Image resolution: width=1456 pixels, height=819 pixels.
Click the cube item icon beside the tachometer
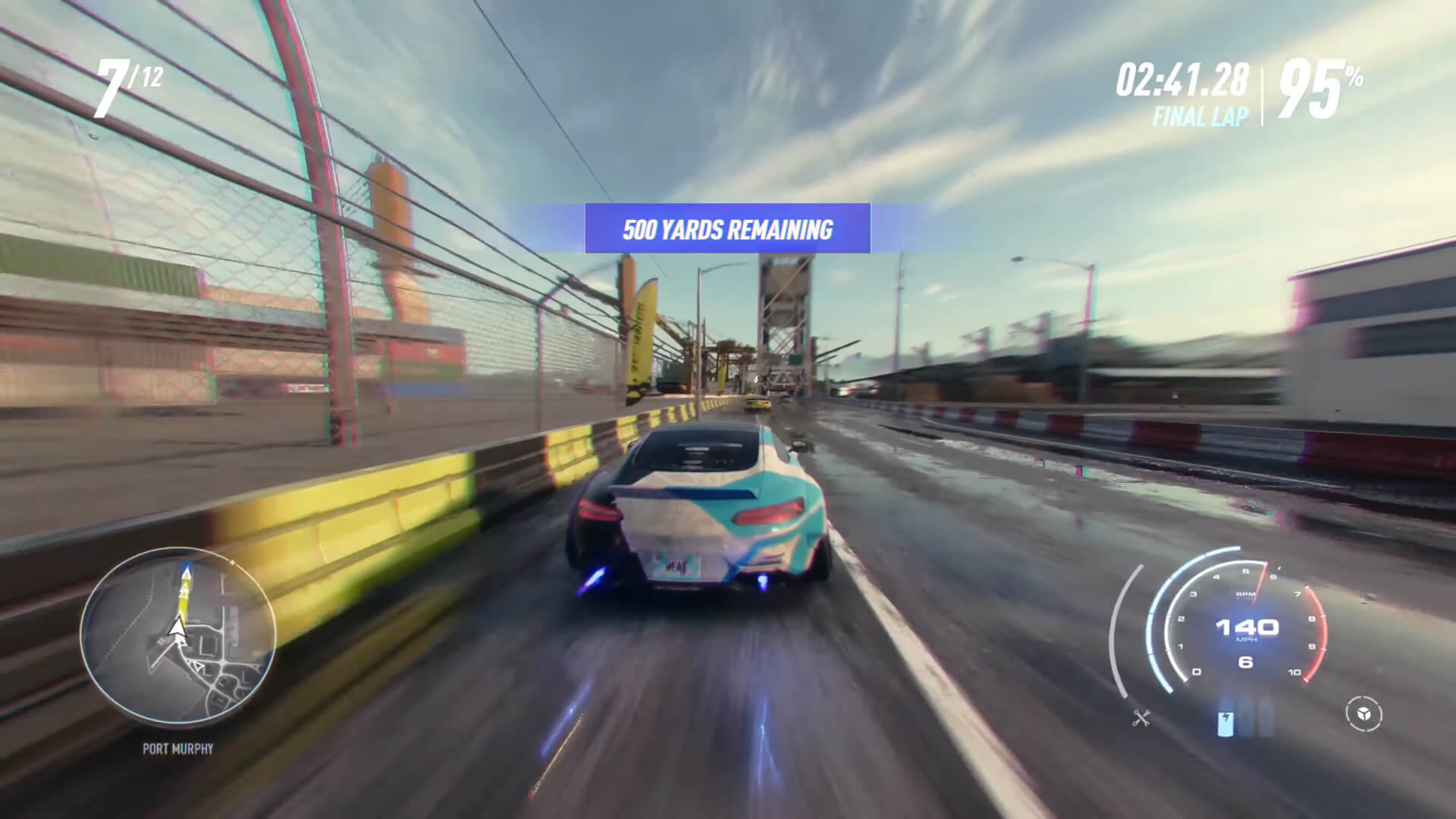(x=1364, y=715)
